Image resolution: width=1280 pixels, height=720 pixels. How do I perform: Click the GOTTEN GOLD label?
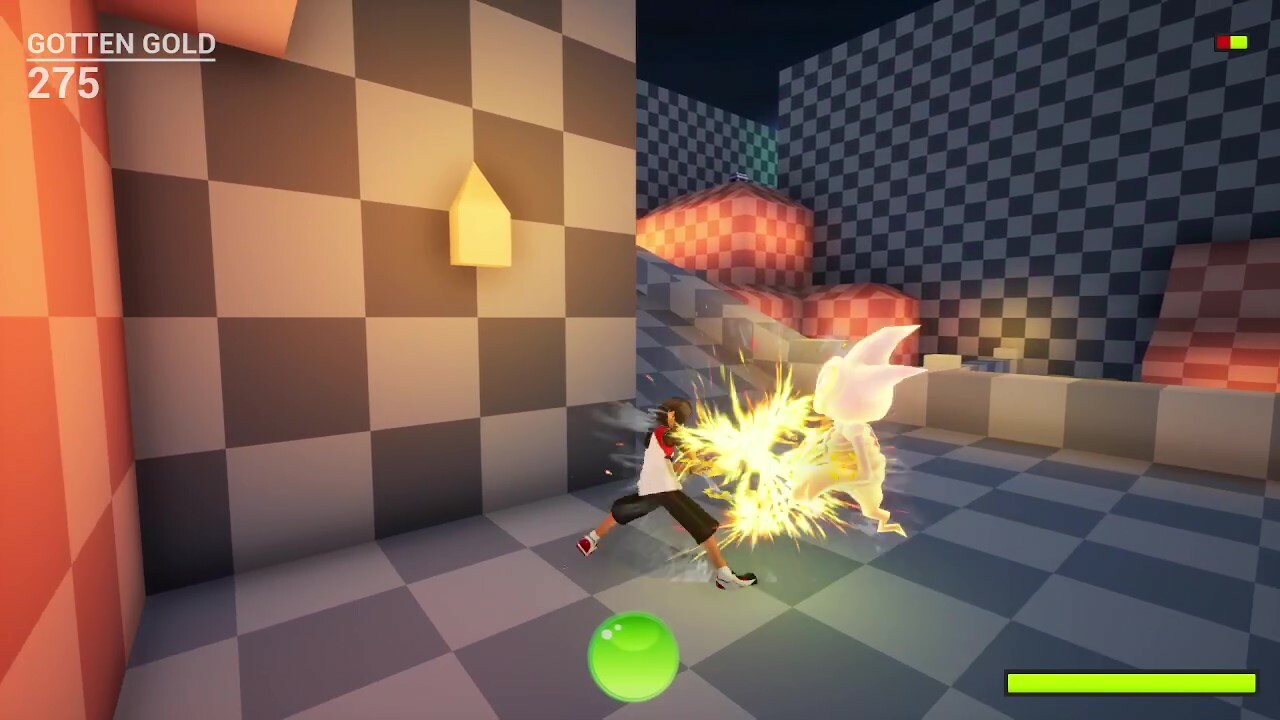click(120, 43)
